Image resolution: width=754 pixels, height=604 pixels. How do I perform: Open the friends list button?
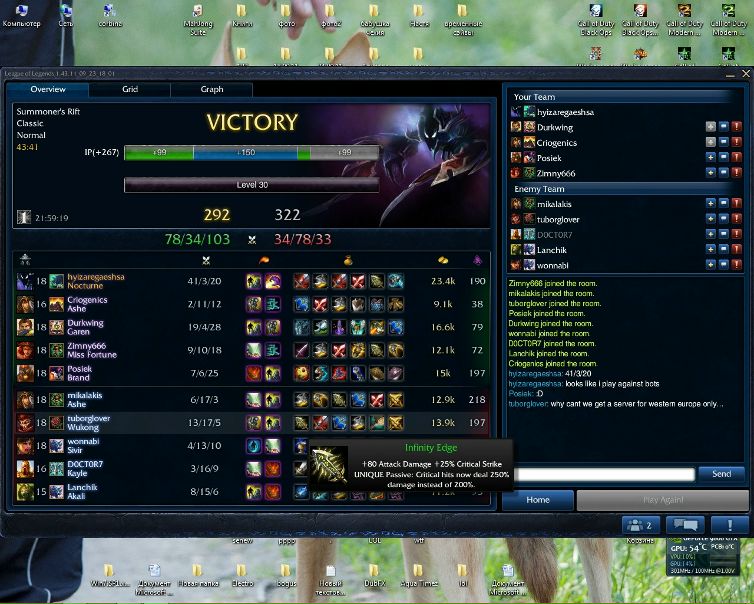pyautogui.click(x=640, y=525)
